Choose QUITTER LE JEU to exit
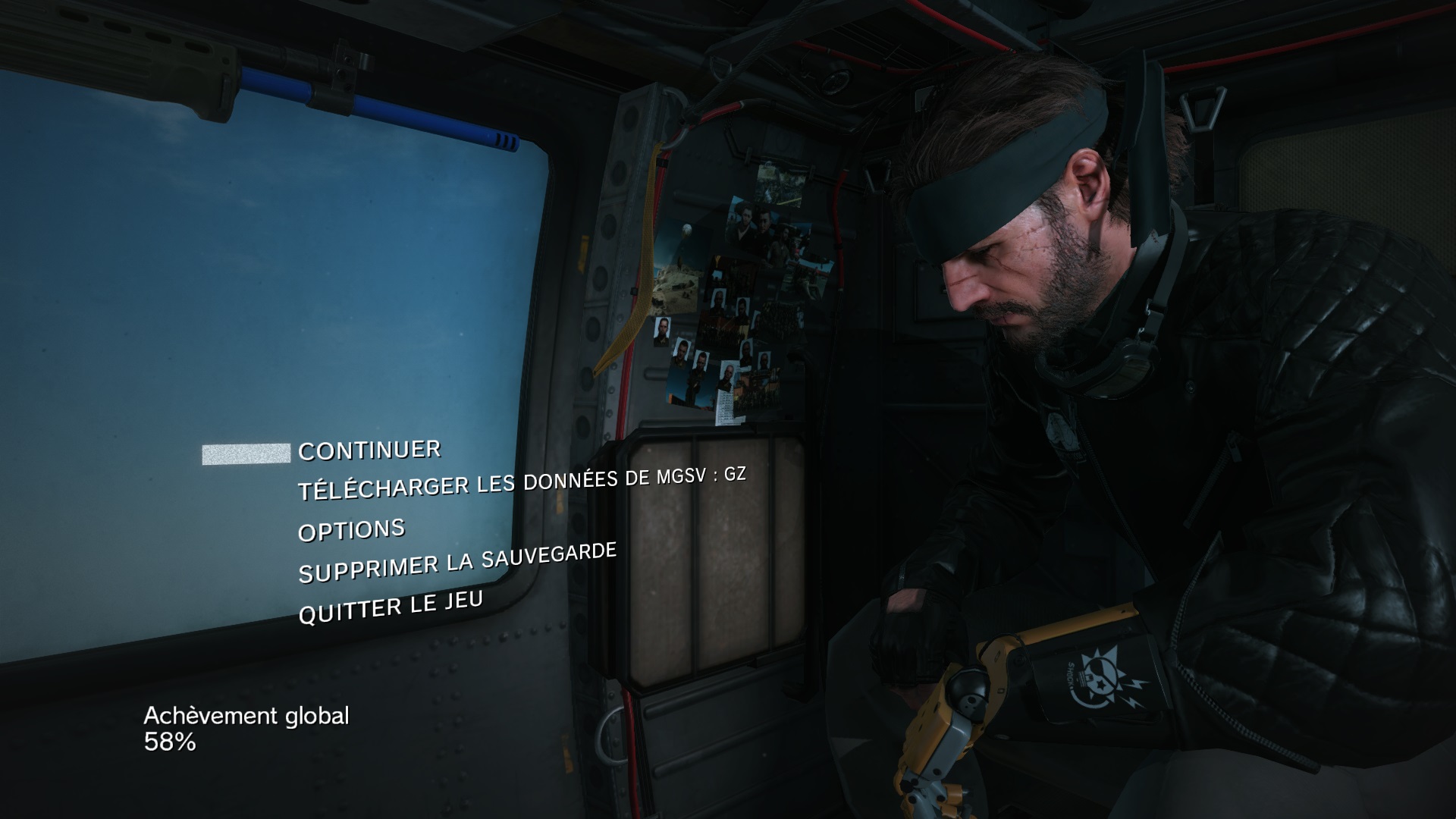Viewport: 1456px width, 819px height. 391,607
